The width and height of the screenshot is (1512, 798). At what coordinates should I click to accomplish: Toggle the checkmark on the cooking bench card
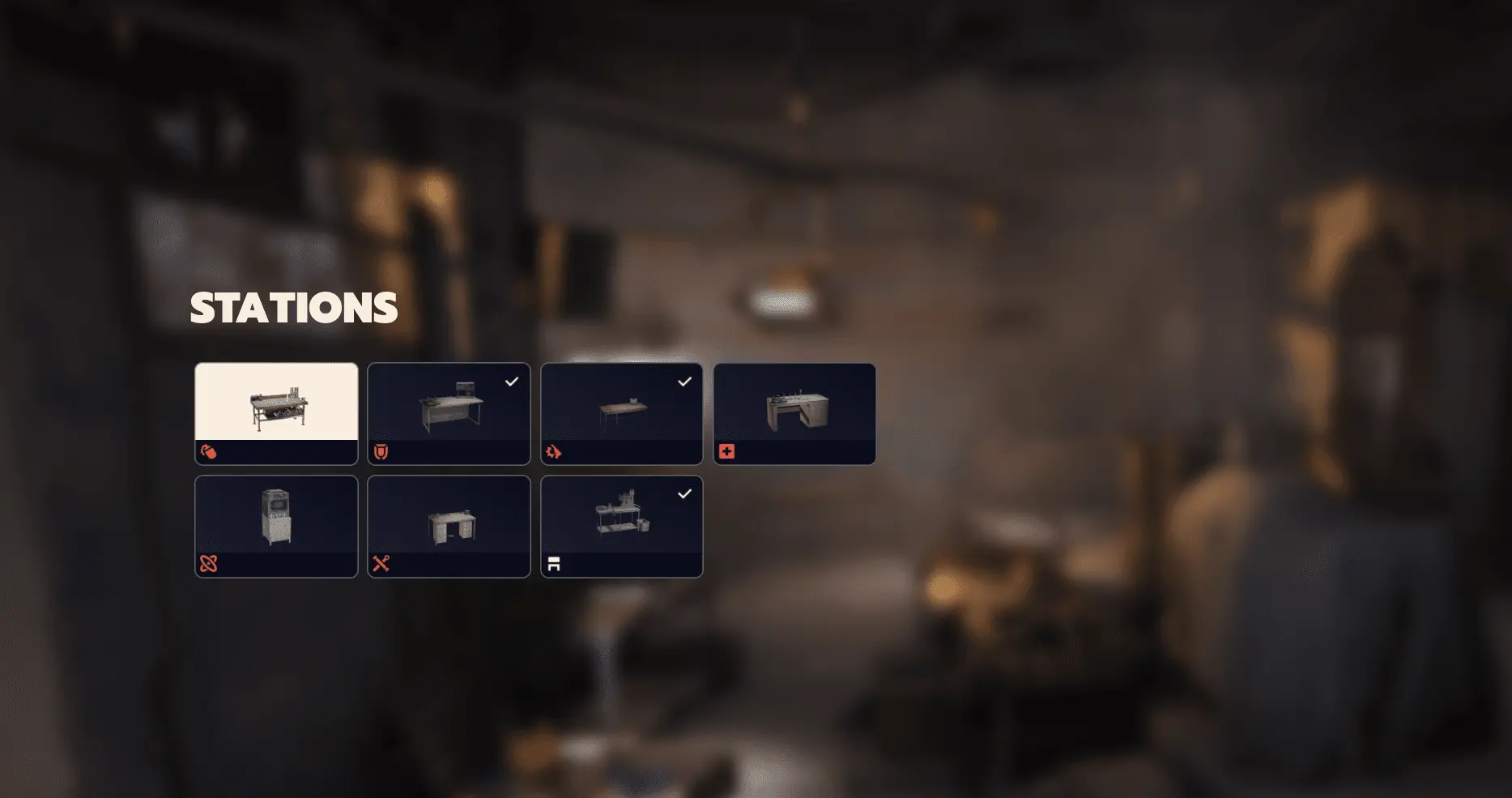pos(684,493)
